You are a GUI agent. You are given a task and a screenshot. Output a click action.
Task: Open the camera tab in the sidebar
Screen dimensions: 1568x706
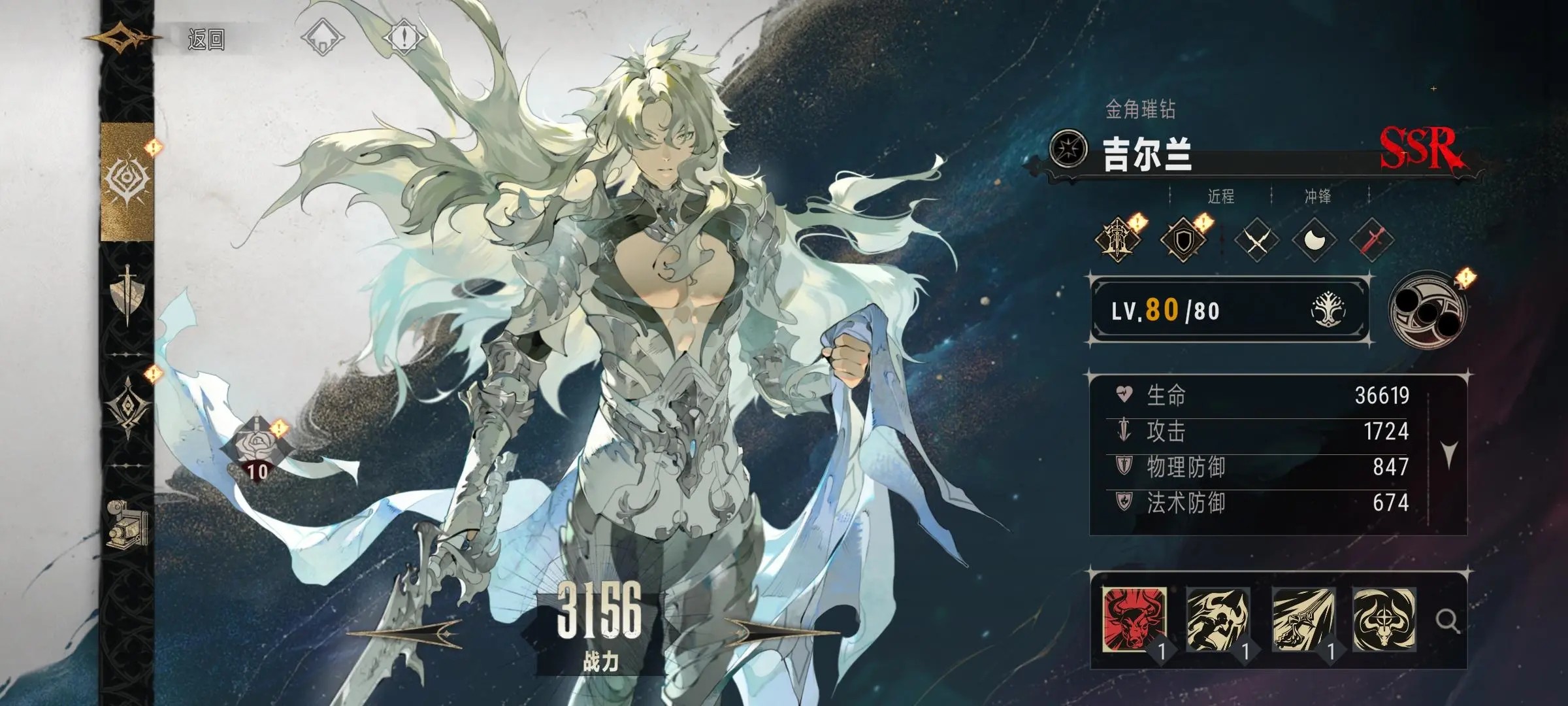[127, 523]
